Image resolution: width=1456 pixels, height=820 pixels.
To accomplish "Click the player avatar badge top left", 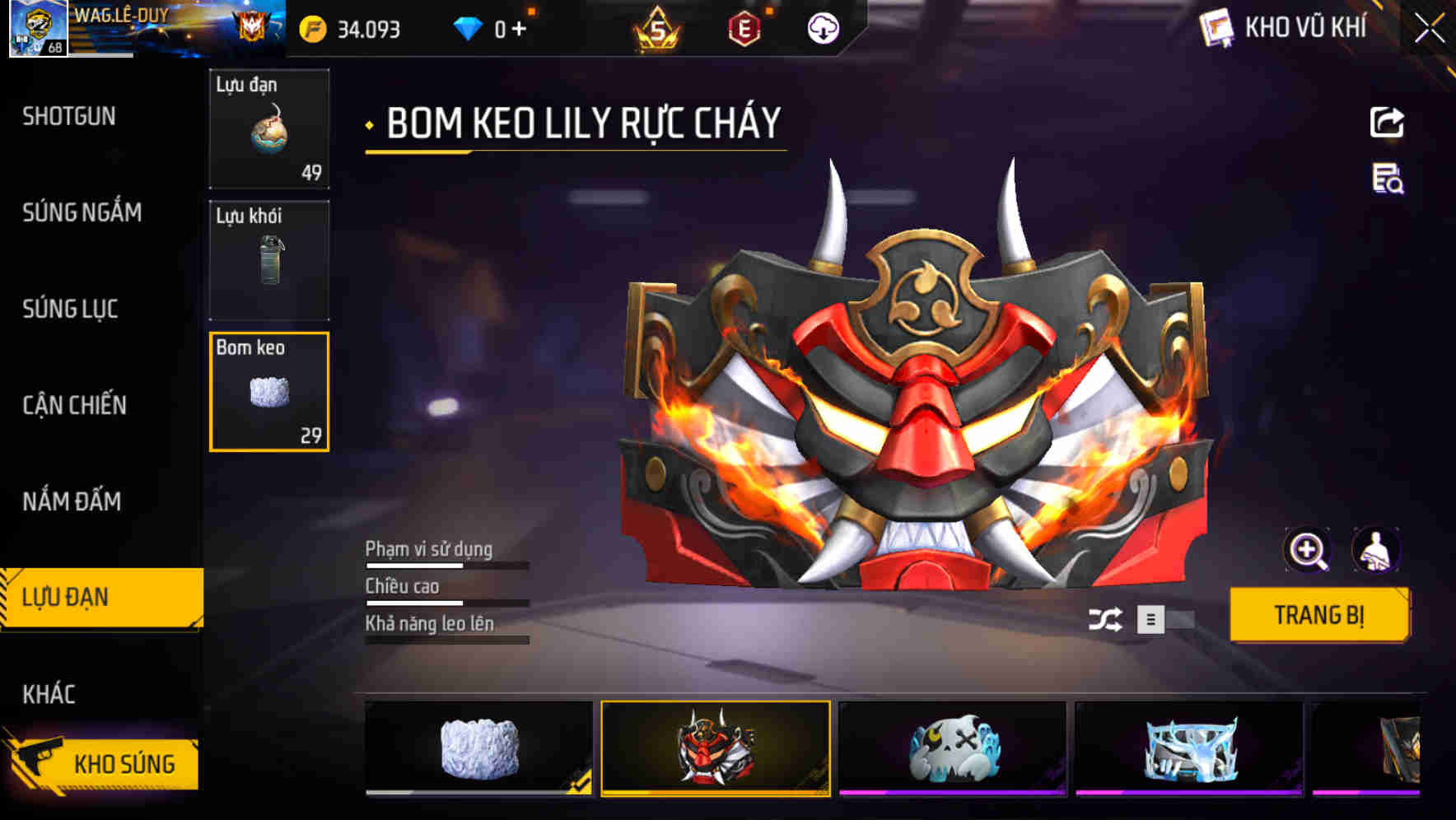I will (35, 29).
